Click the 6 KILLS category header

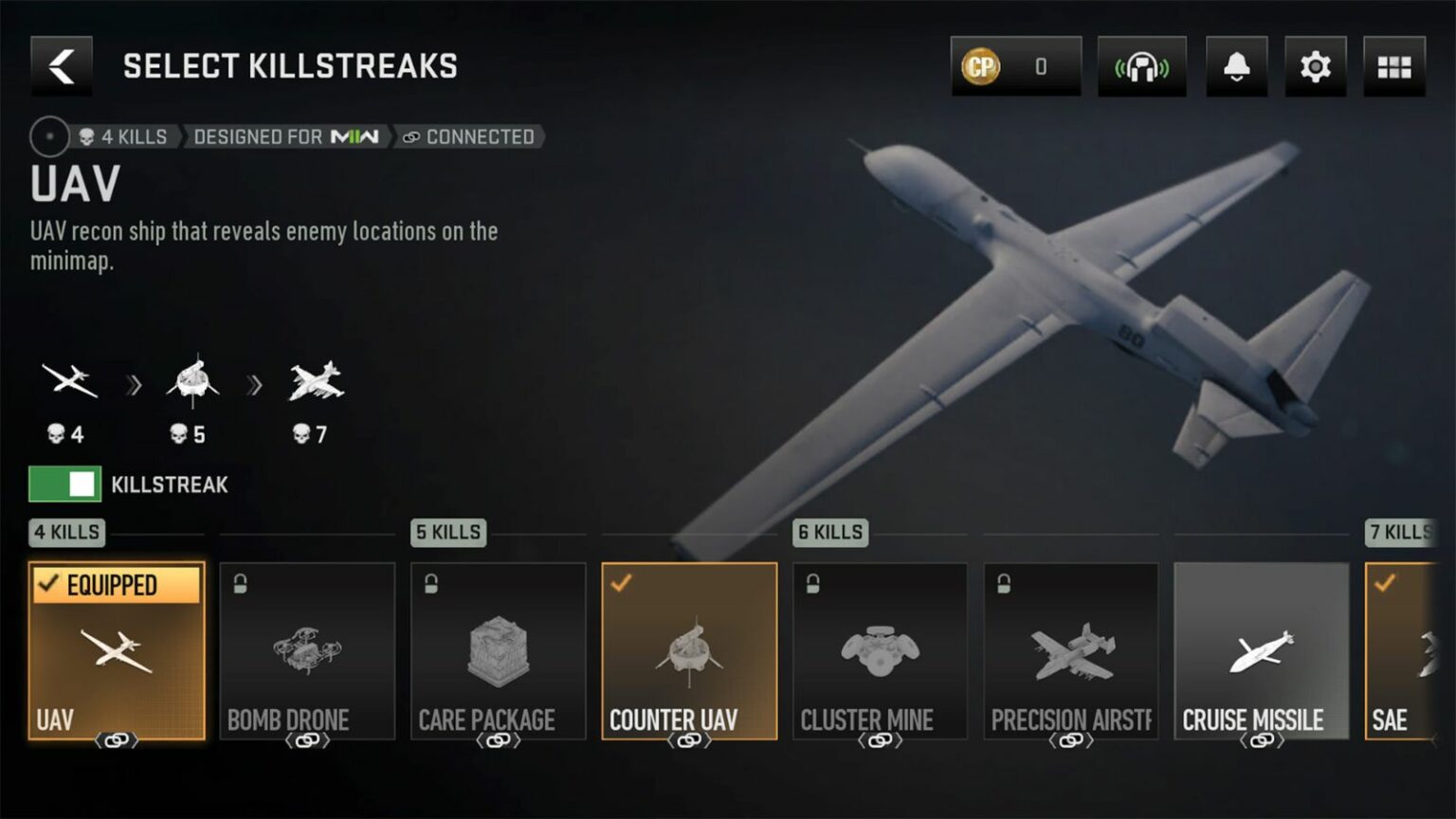(x=829, y=533)
